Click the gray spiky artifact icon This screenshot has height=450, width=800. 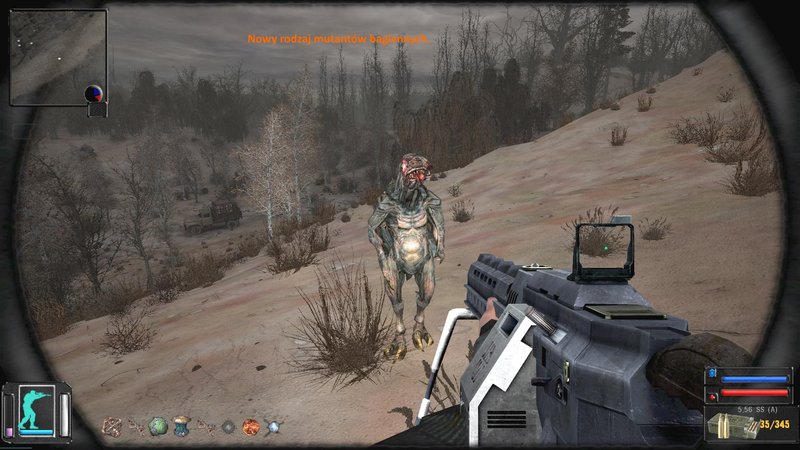228,426
